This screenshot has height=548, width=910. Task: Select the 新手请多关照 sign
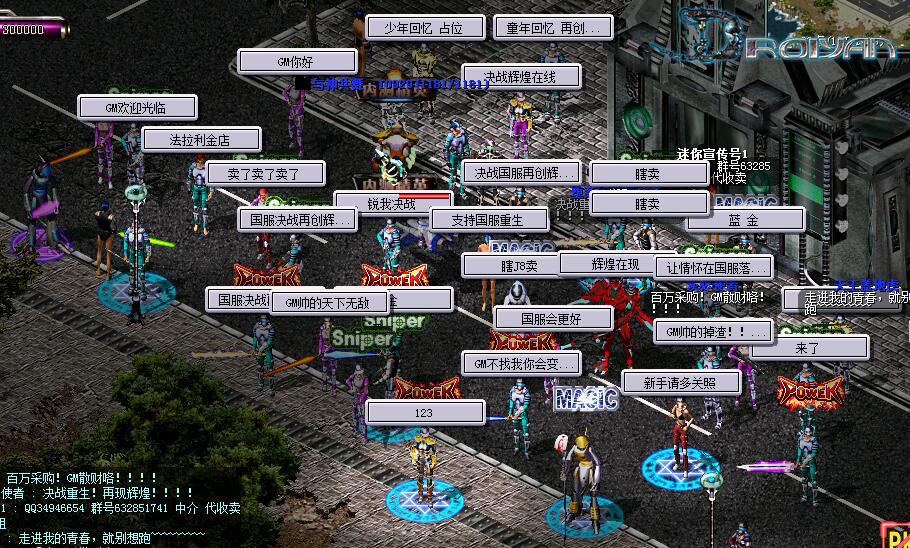click(x=681, y=382)
